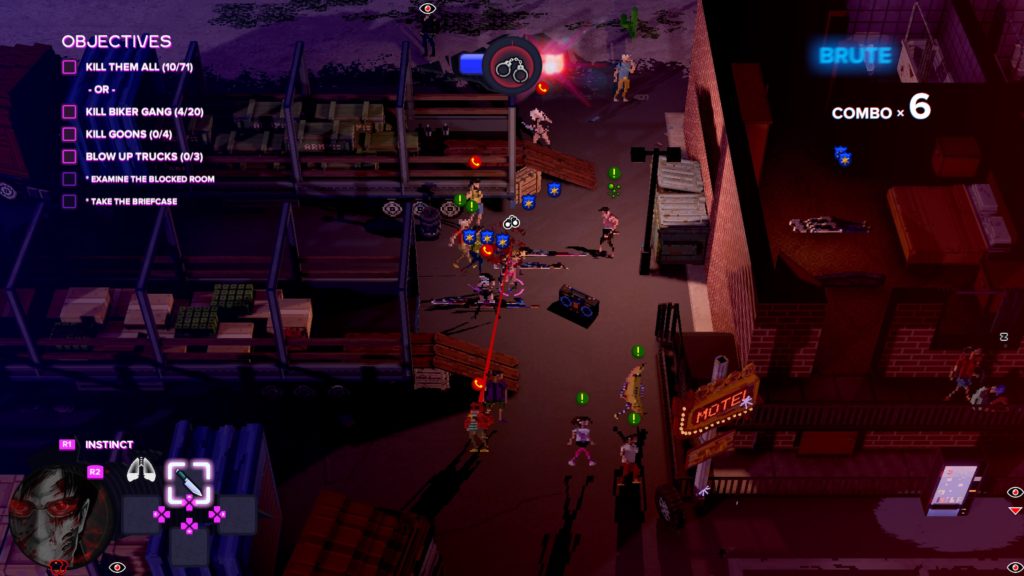The height and width of the screenshot is (576, 1024).
Task: Click the handcuffs police alert icon
Action: (511, 66)
